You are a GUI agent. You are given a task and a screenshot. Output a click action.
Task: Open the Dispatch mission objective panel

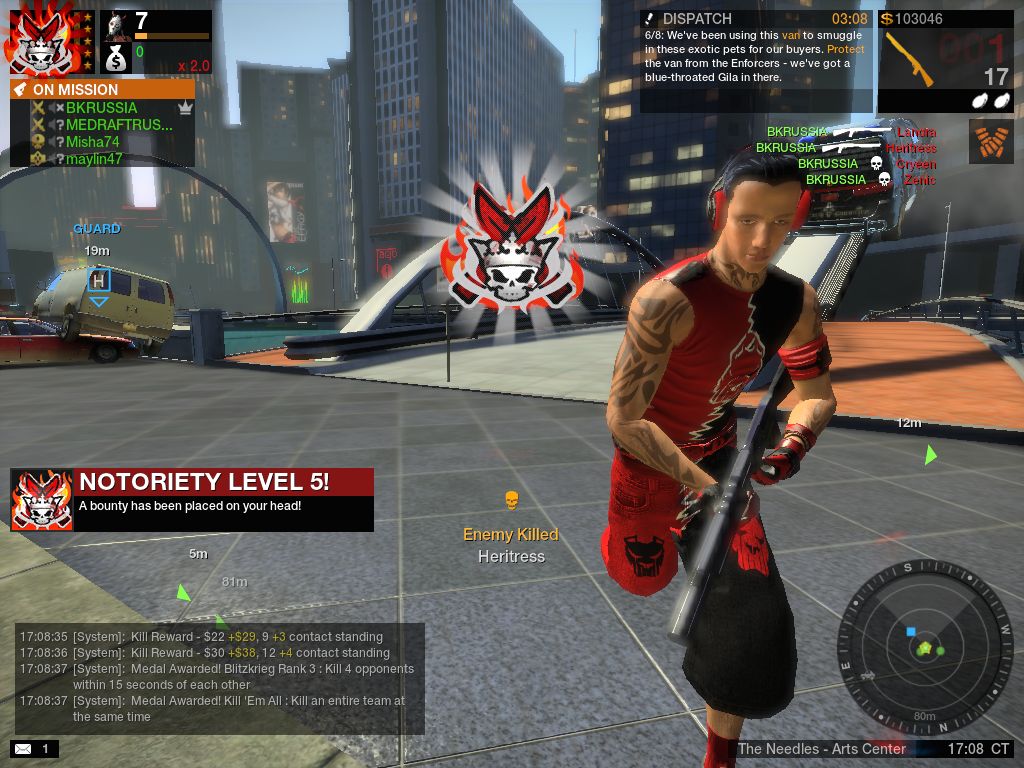tap(756, 60)
